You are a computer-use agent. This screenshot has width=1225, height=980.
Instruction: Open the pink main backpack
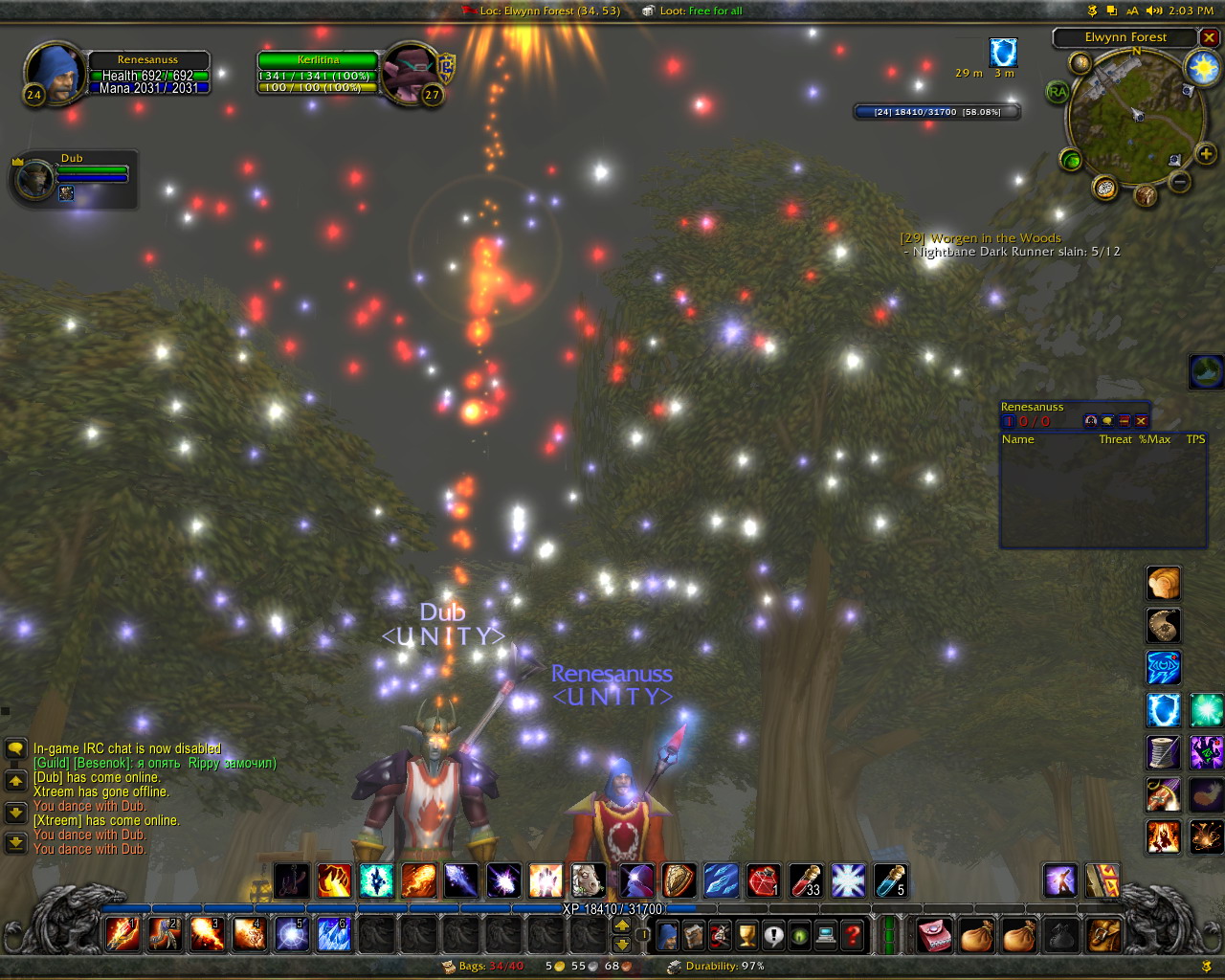pyautogui.click(x=934, y=935)
